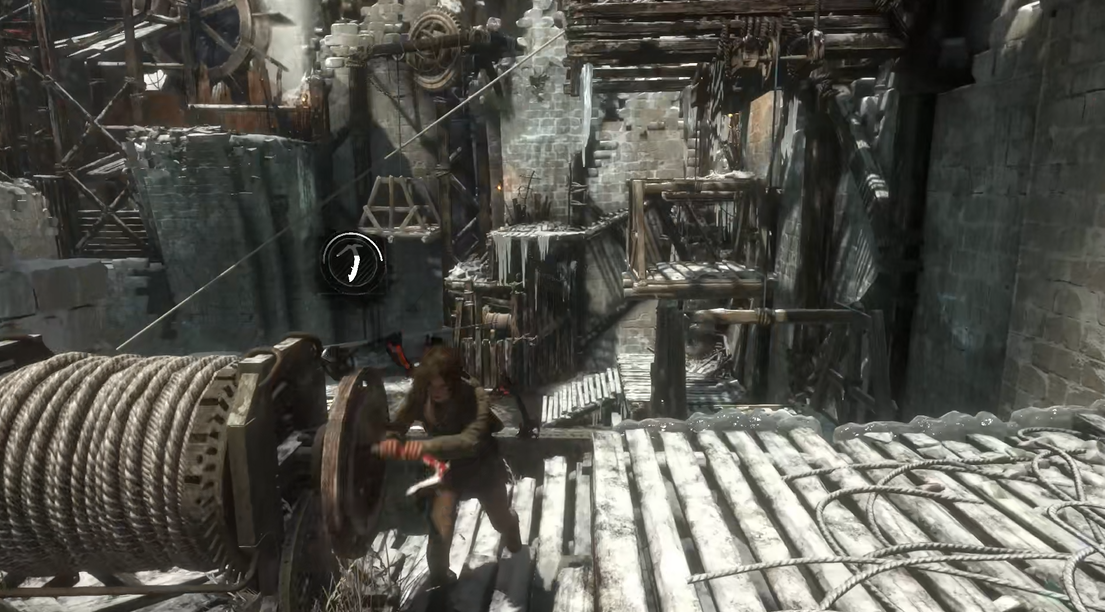
Task: Click the climbing axe interaction marker
Action: [x=353, y=263]
